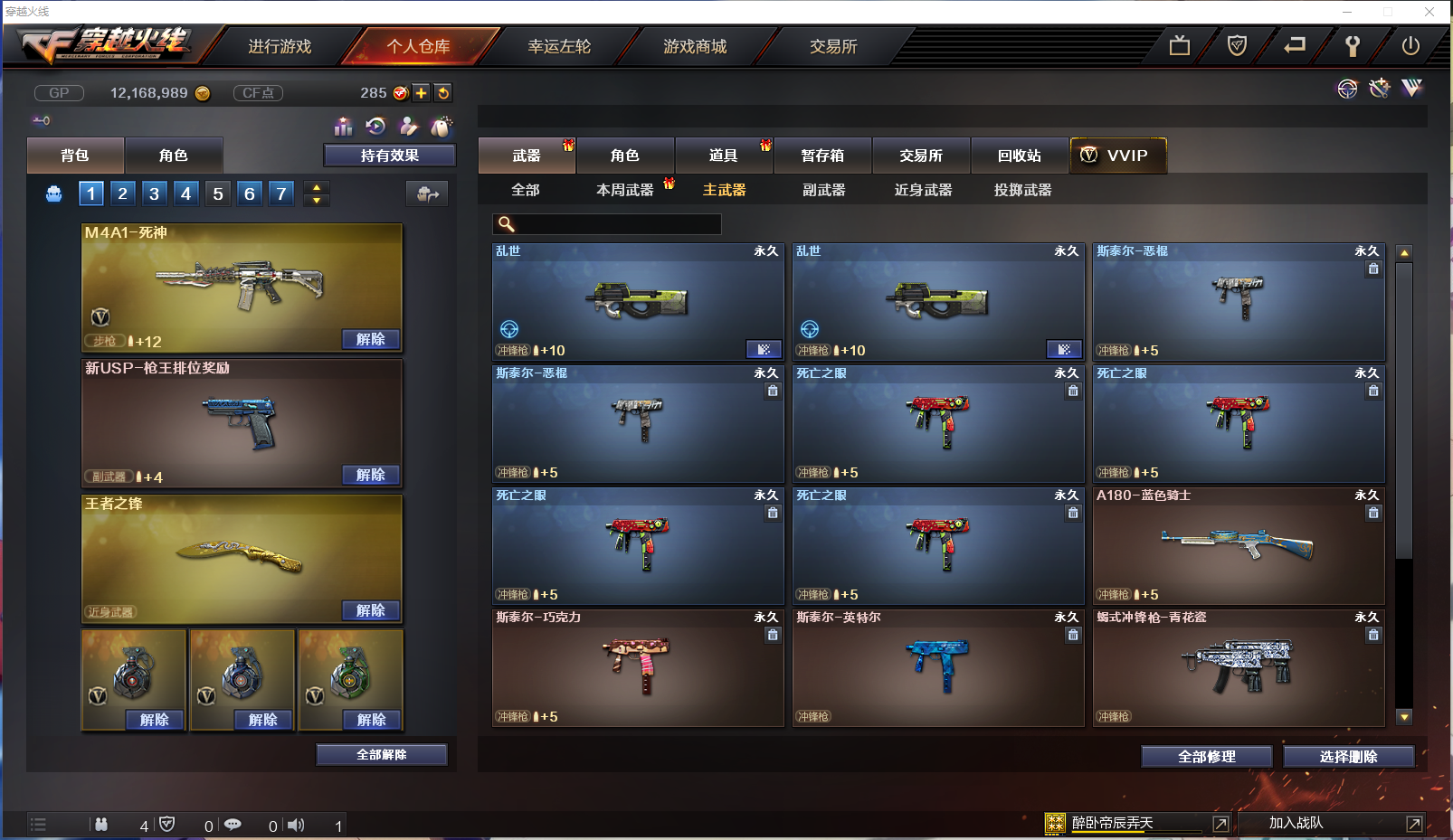The width and height of the screenshot is (1453, 840).
Task: Click the dog-tag nameplate icon
Action: [441, 127]
